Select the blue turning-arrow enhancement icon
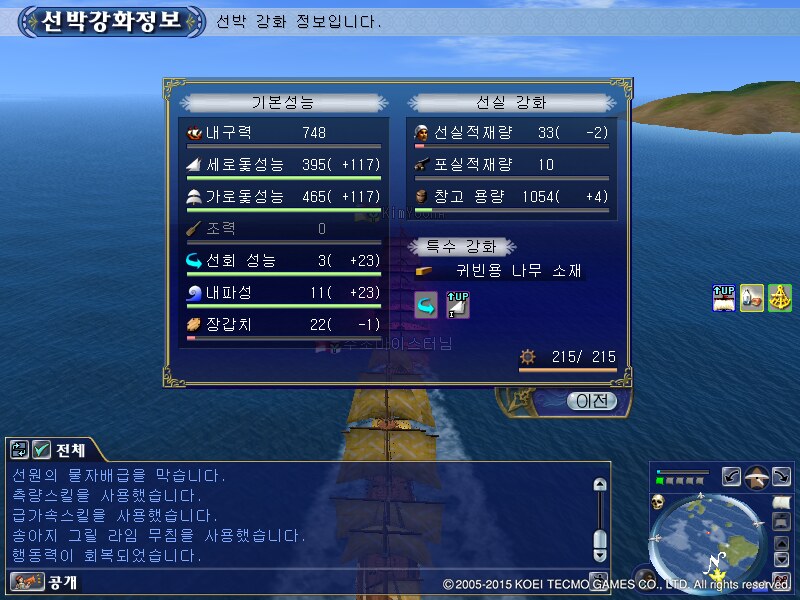The width and height of the screenshot is (800, 600). coord(426,305)
